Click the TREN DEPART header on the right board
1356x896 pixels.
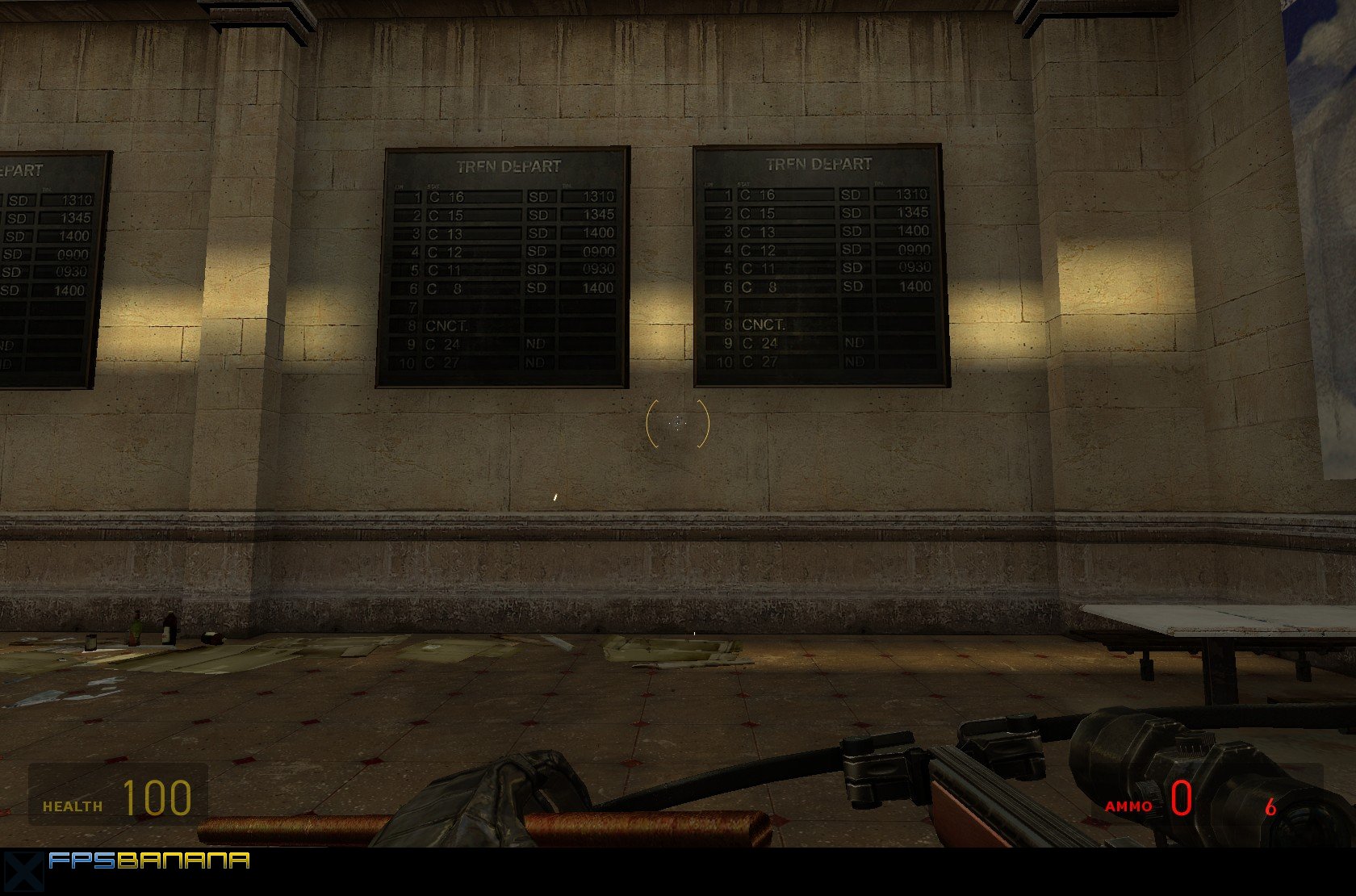(x=820, y=163)
